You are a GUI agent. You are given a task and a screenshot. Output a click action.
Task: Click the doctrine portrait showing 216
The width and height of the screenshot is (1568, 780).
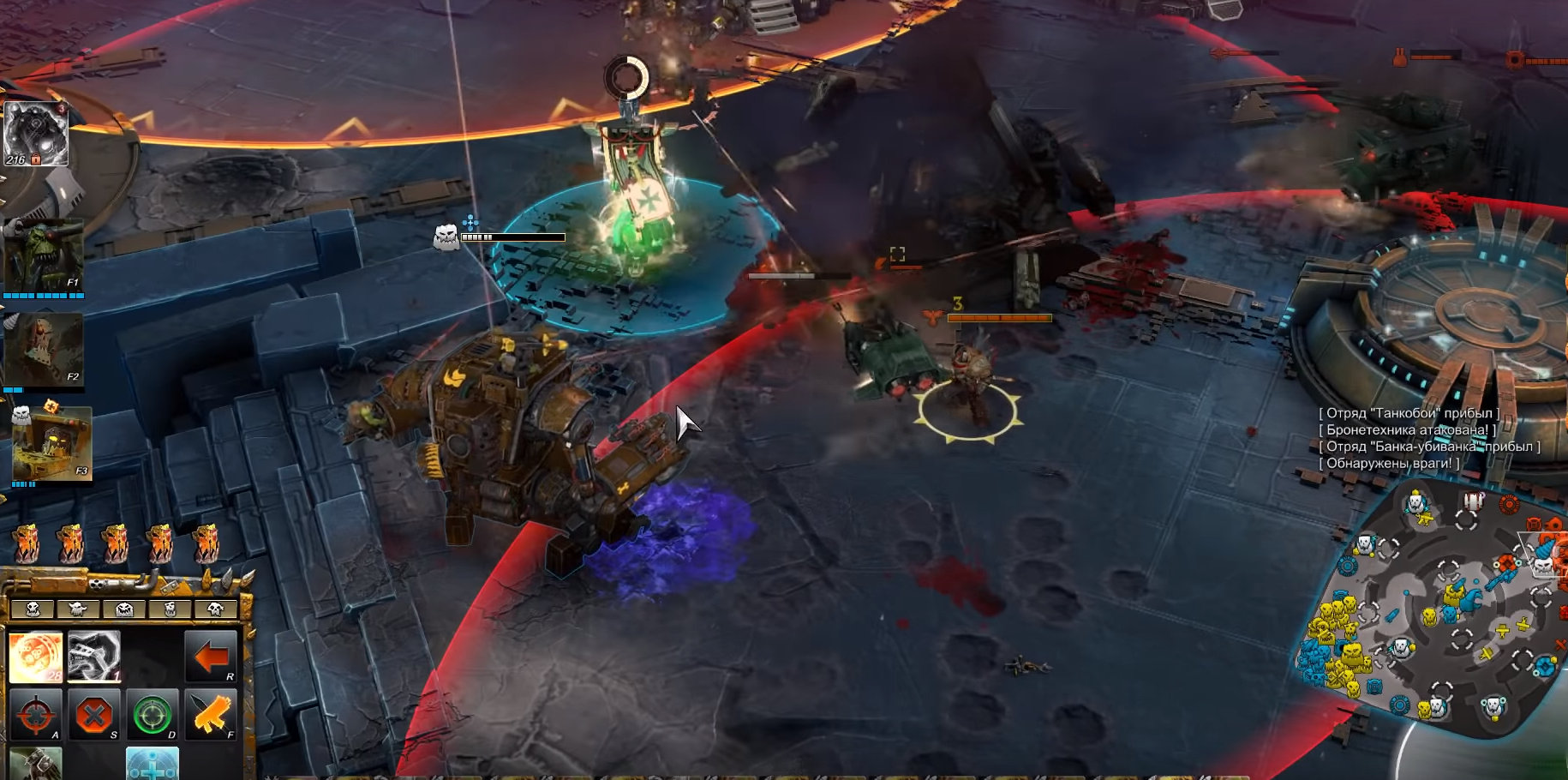(x=36, y=134)
